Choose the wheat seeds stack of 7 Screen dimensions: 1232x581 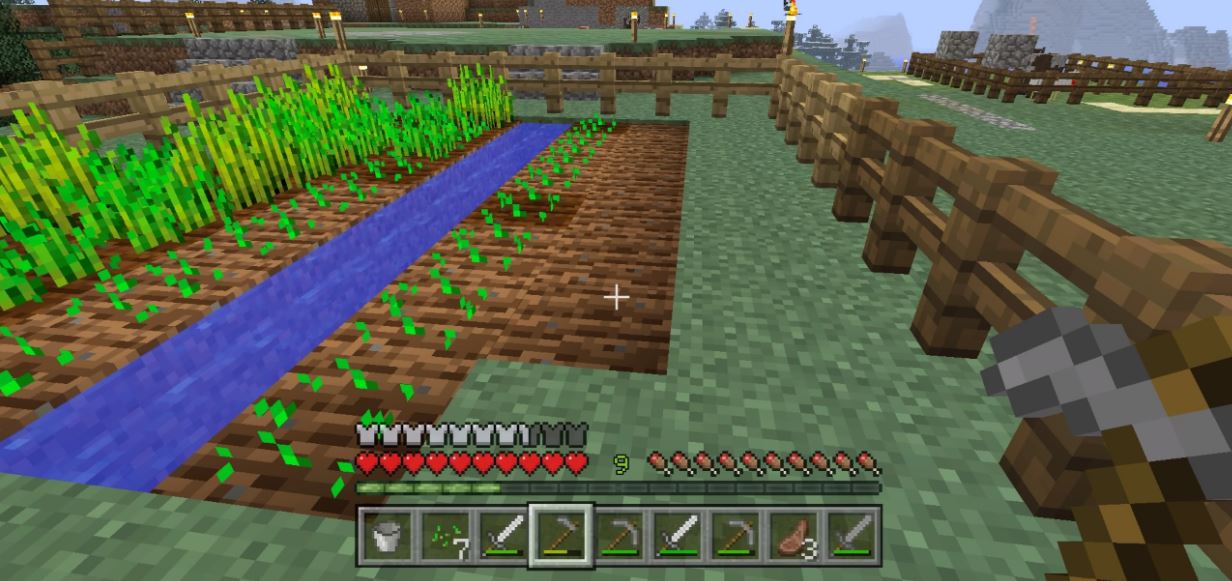point(443,536)
